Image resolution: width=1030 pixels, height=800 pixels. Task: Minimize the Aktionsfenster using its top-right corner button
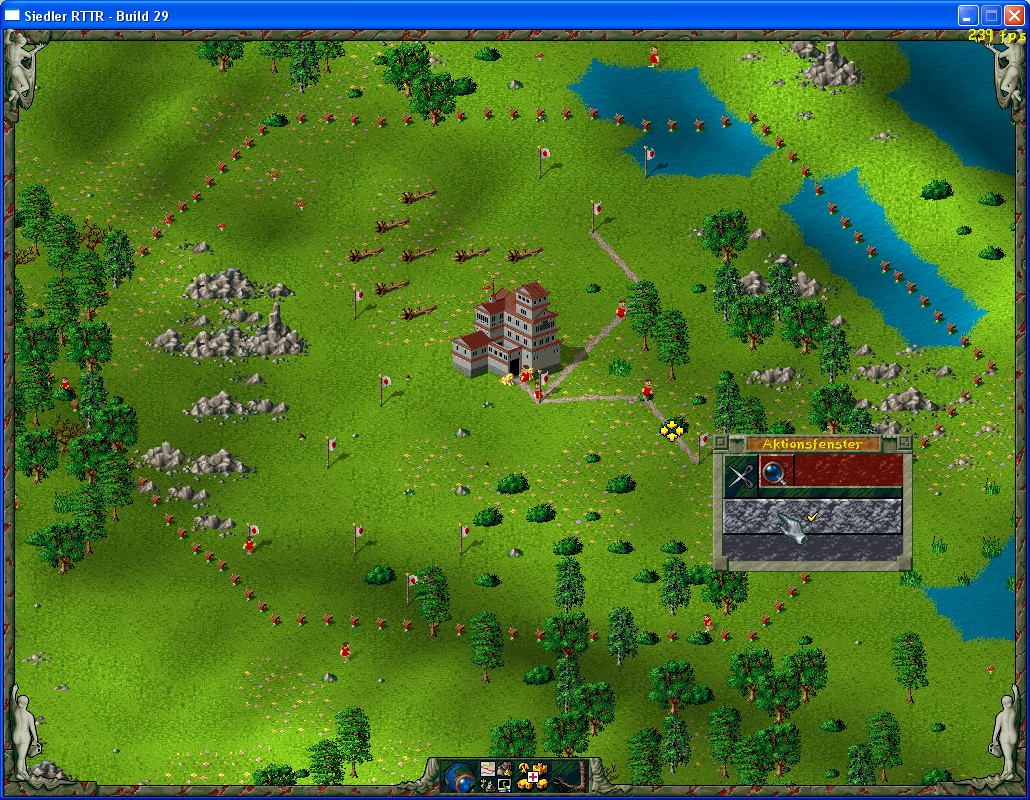tap(904, 442)
